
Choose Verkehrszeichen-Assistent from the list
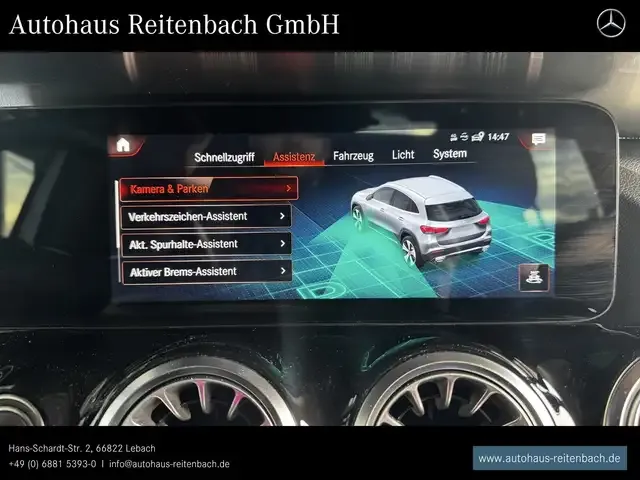206,216
